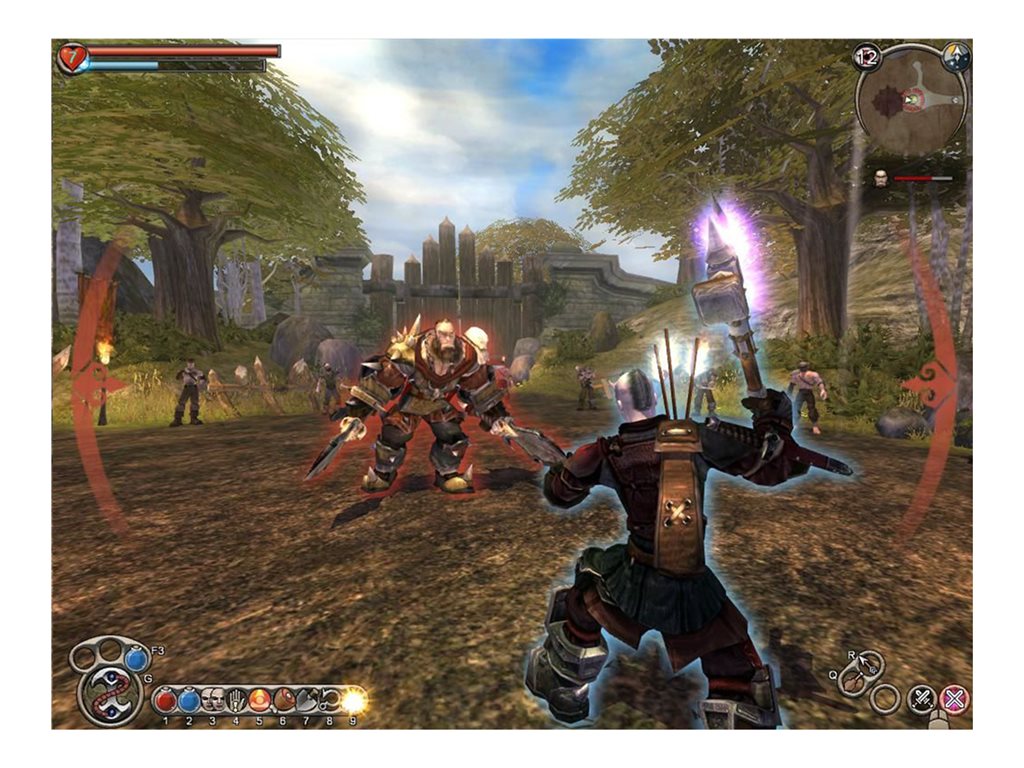Eat the meat item in hotbar
This screenshot has width=1024, height=768.
(283, 700)
